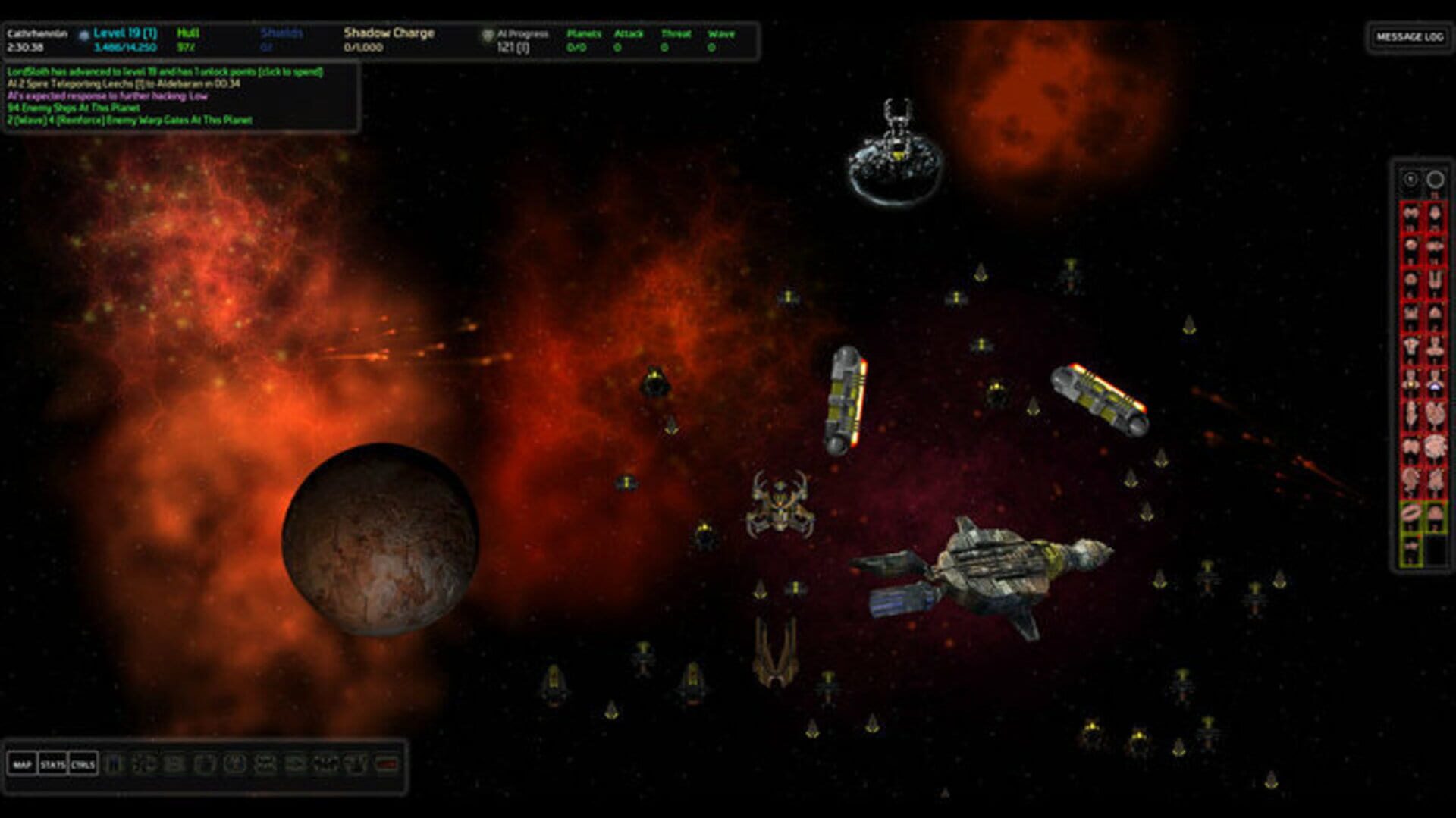Expand the Shadow Charge details readout
The image size is (1456, 818).
pyautogui.click(x=388, y=33)
